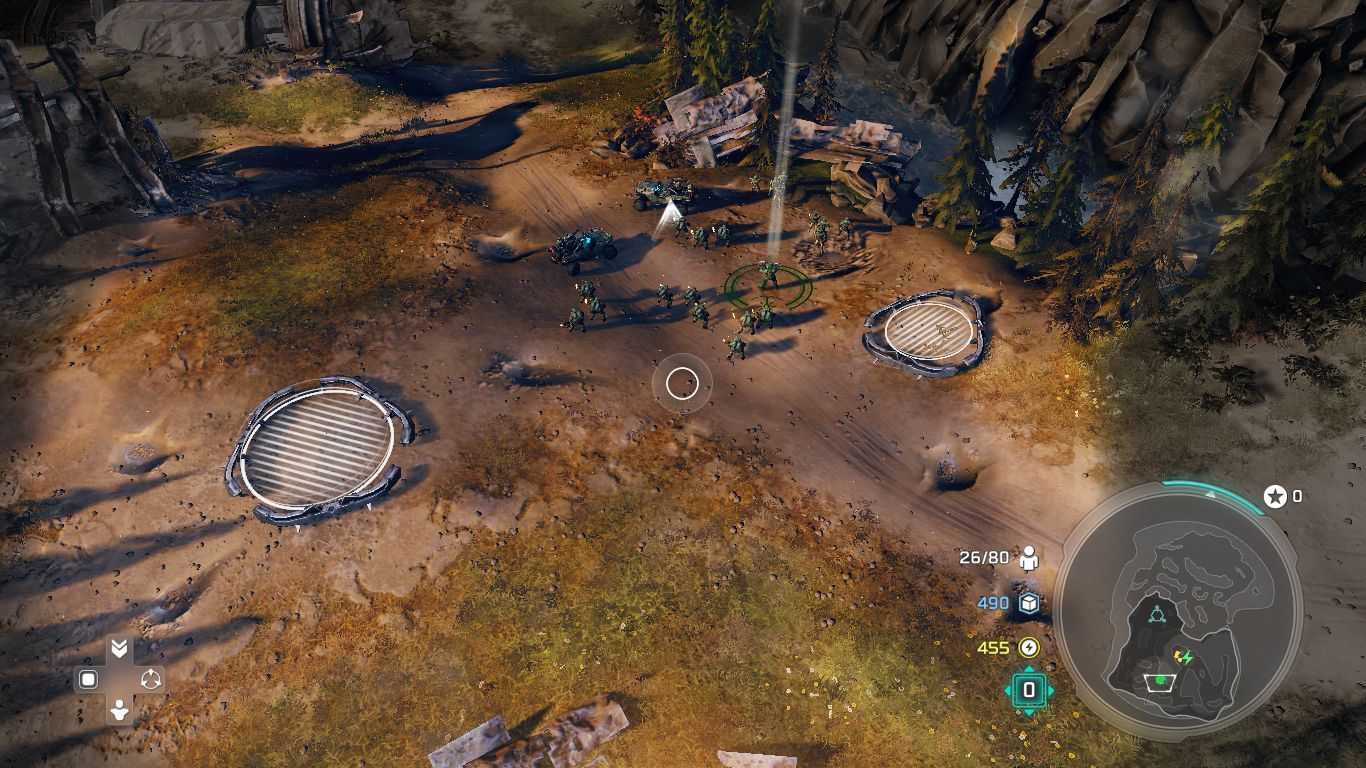The height and width of the screenshot is (768, 1366).
Task: Click the circular minimap
Action: coord(1178,611)
